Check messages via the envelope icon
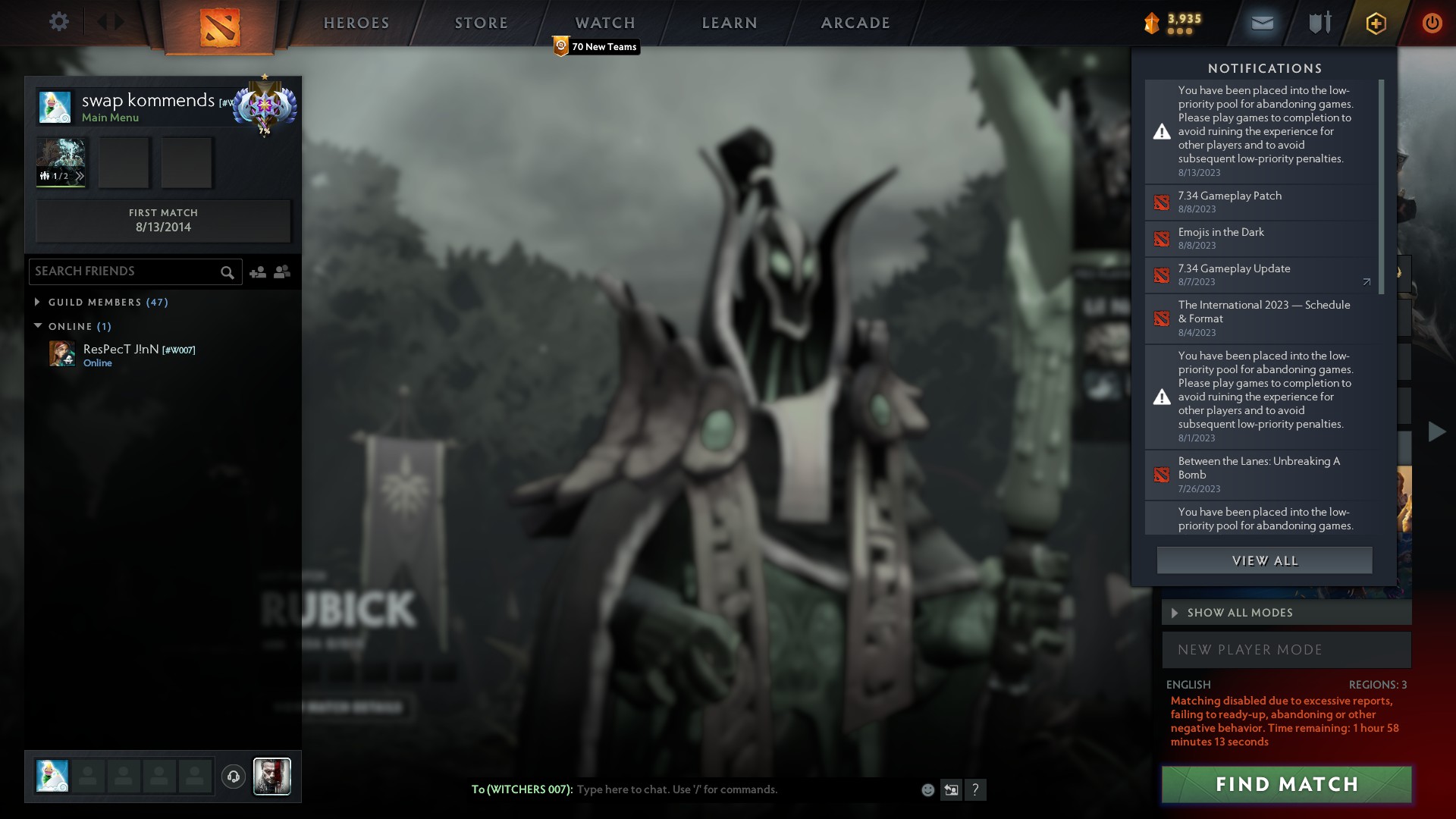Viewport: 1456px width, 819px height. [x=1261, y=22]
